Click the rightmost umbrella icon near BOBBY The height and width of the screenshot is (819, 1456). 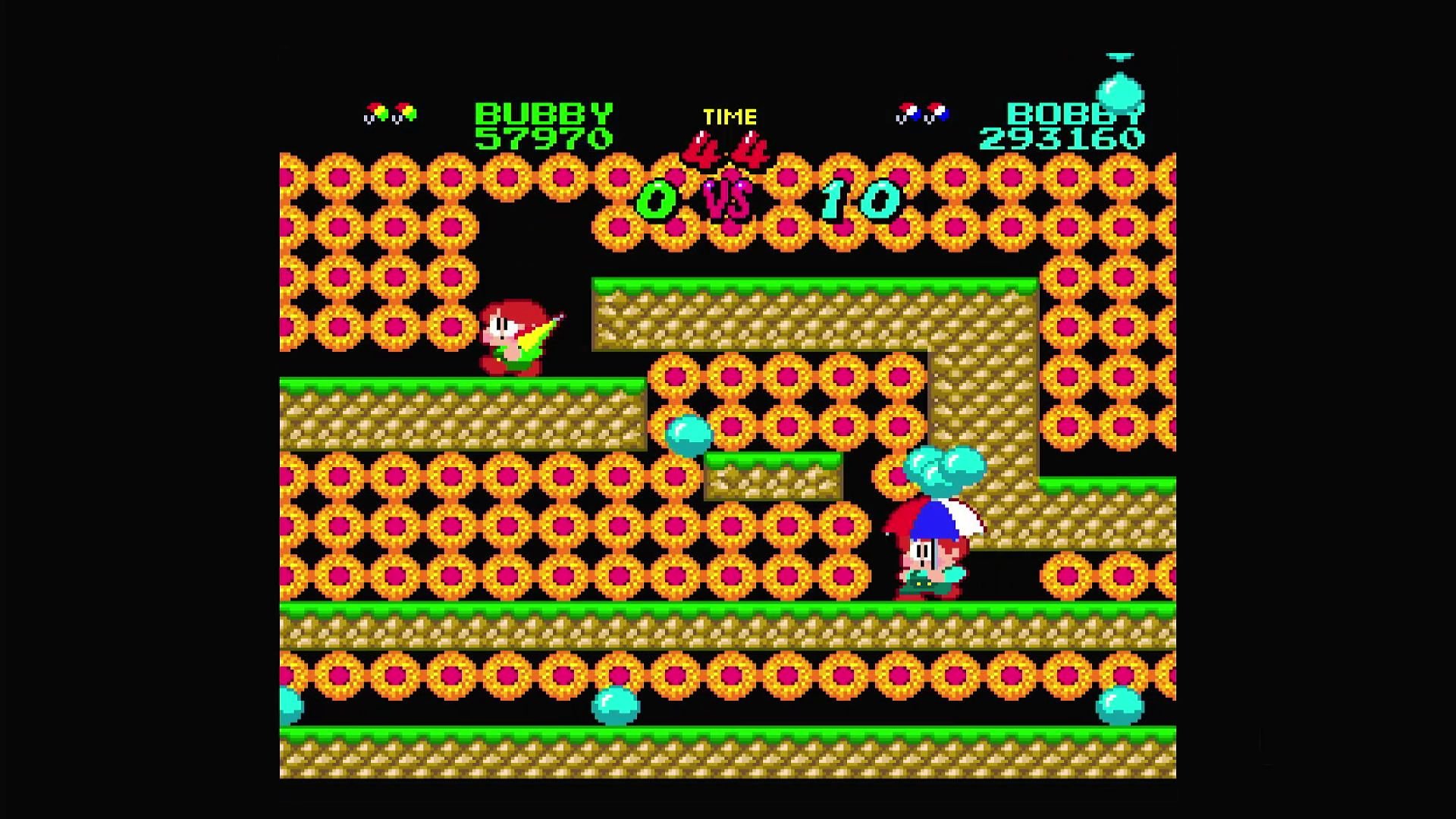point(936,111)
